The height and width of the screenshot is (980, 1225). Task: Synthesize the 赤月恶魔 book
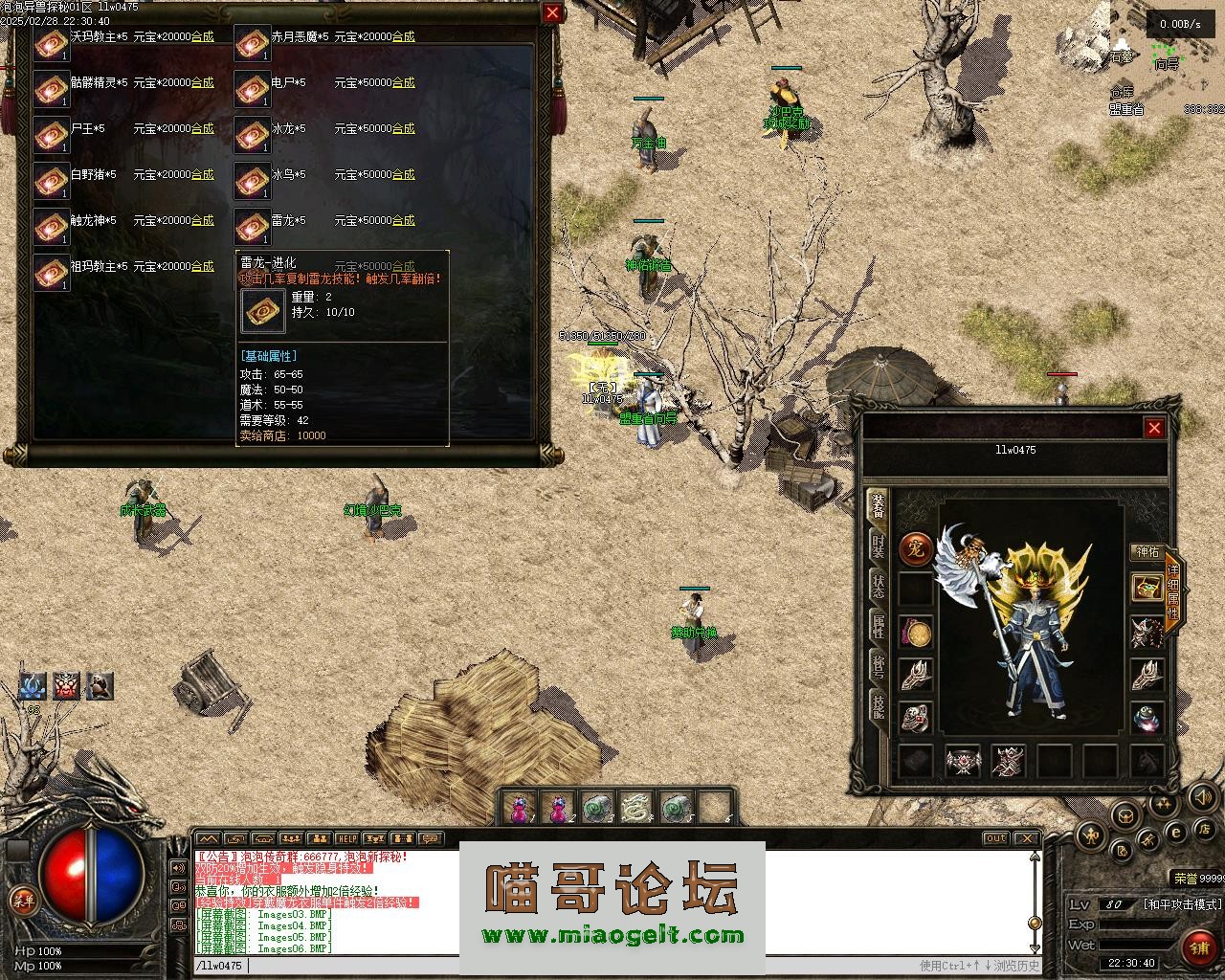403,36
